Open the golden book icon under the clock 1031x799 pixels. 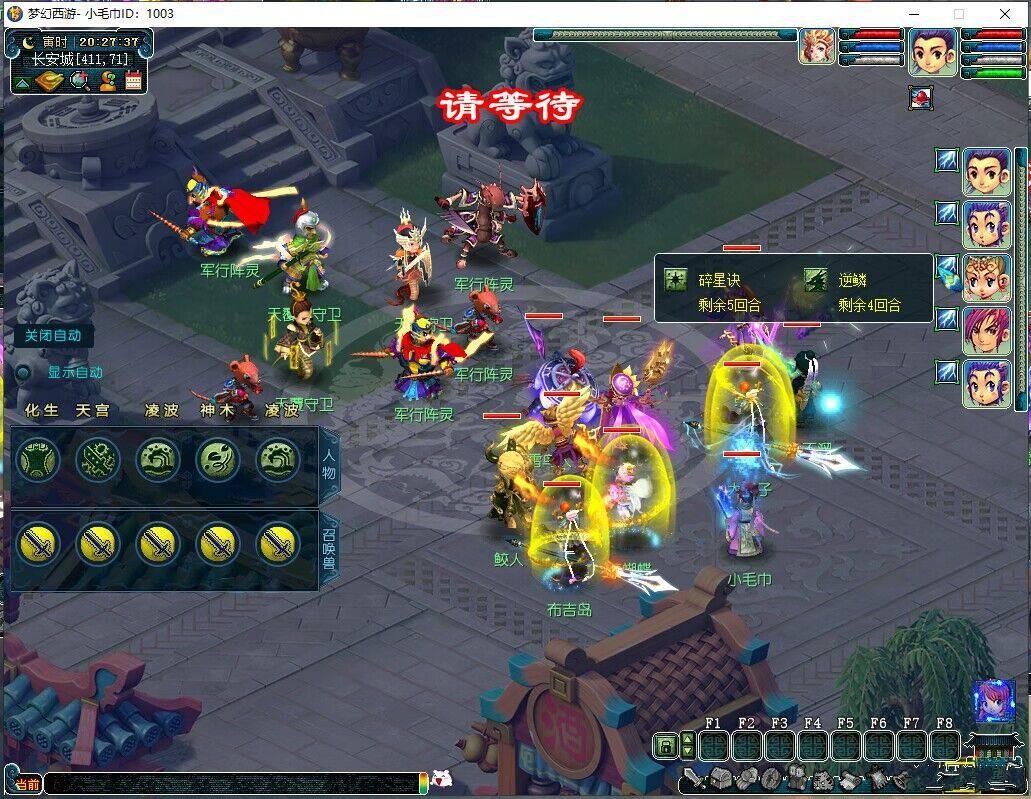pyautogui.click(x=51, y=81)
